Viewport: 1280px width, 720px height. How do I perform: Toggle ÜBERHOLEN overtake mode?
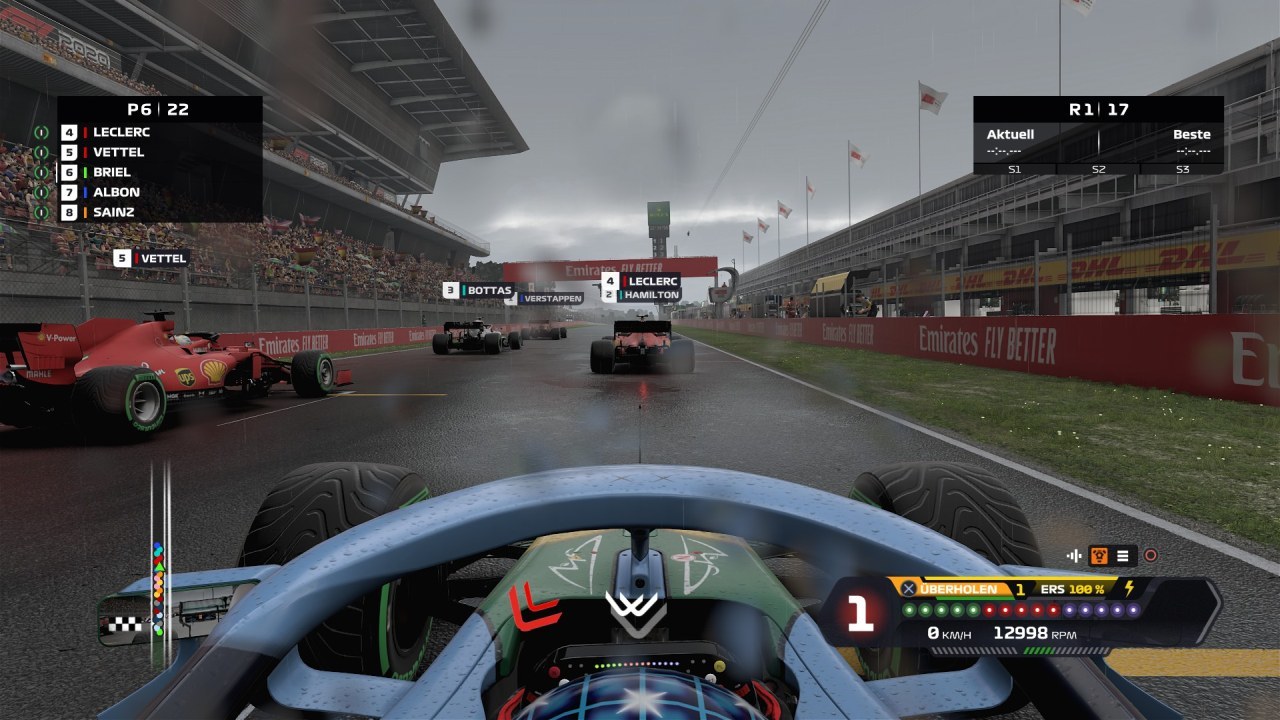pyautogui.click(x=958, y=589)
